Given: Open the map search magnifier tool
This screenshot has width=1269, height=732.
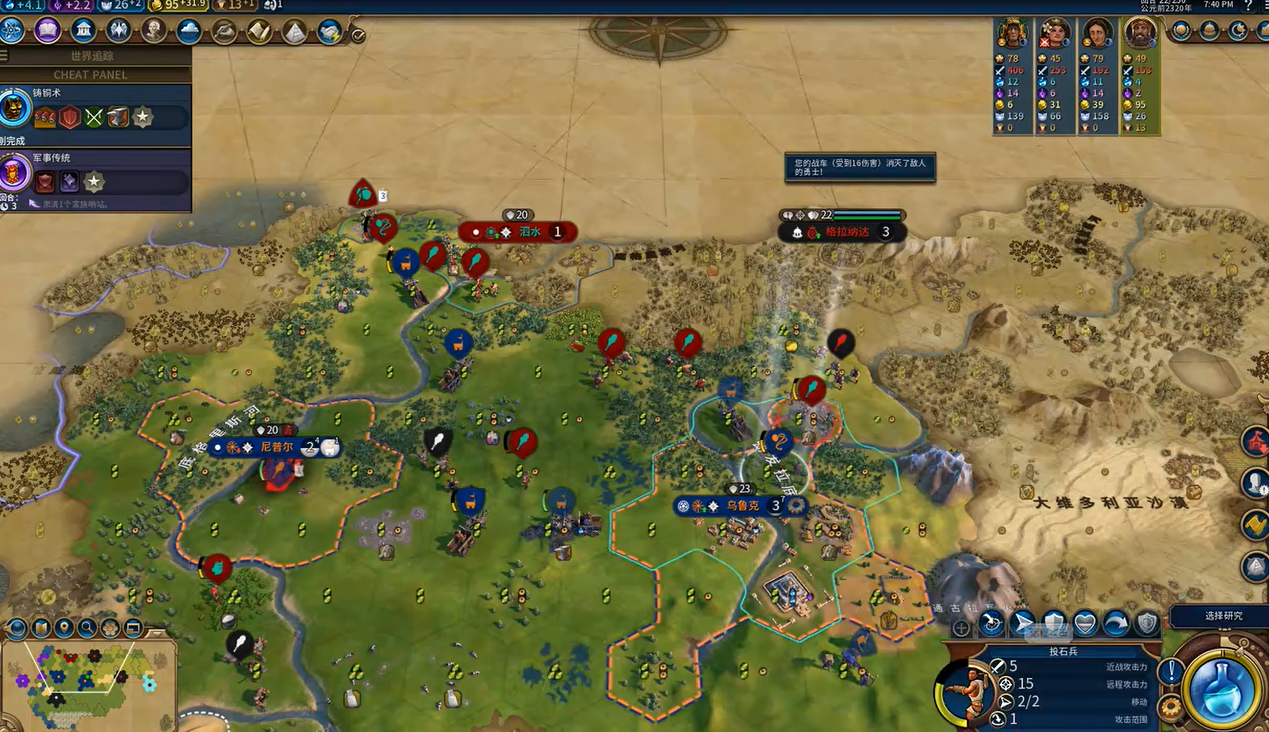Looking at the screenshot, I should tap(87, 628).
